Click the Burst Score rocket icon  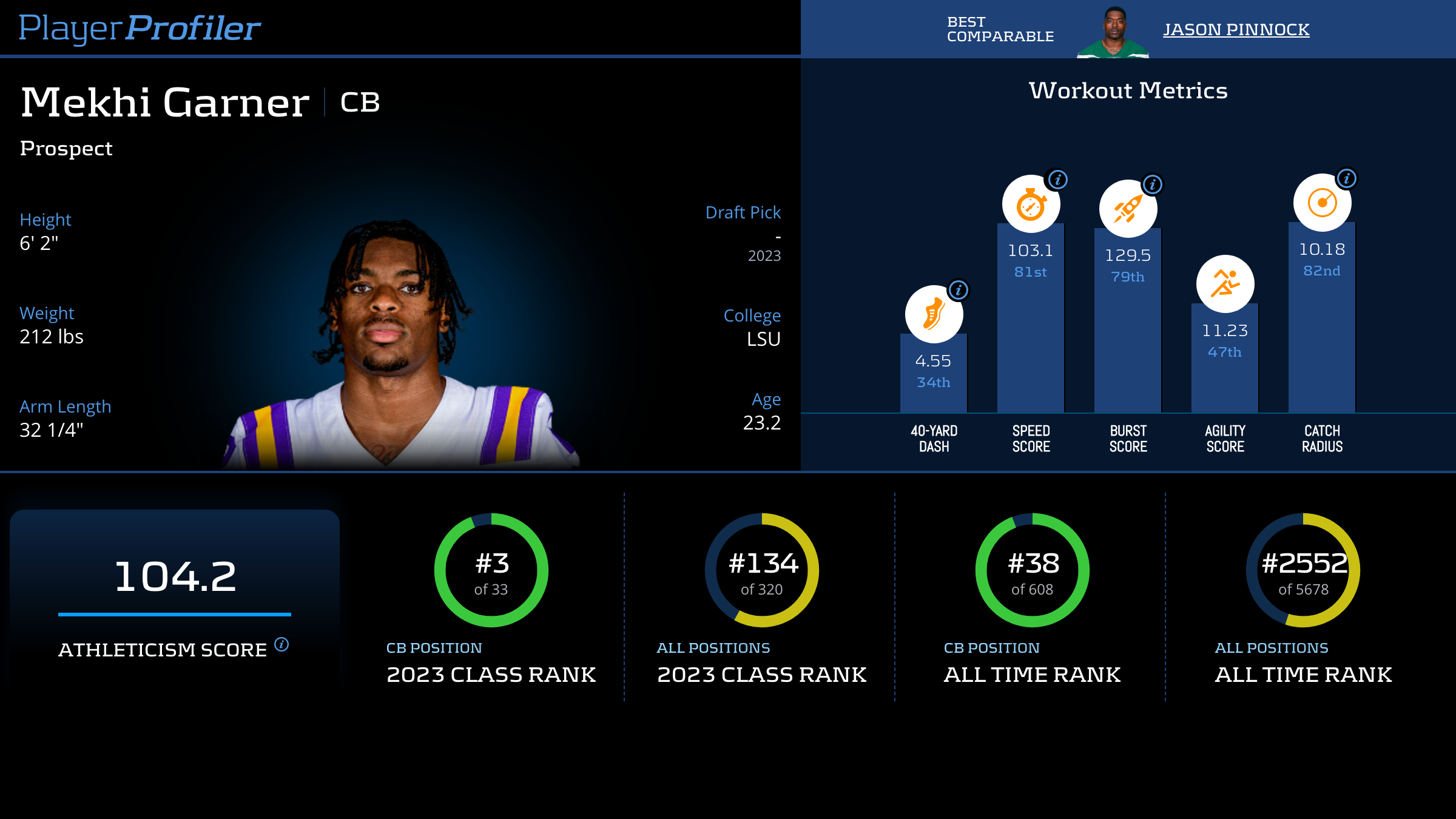tap(1128, 209)
